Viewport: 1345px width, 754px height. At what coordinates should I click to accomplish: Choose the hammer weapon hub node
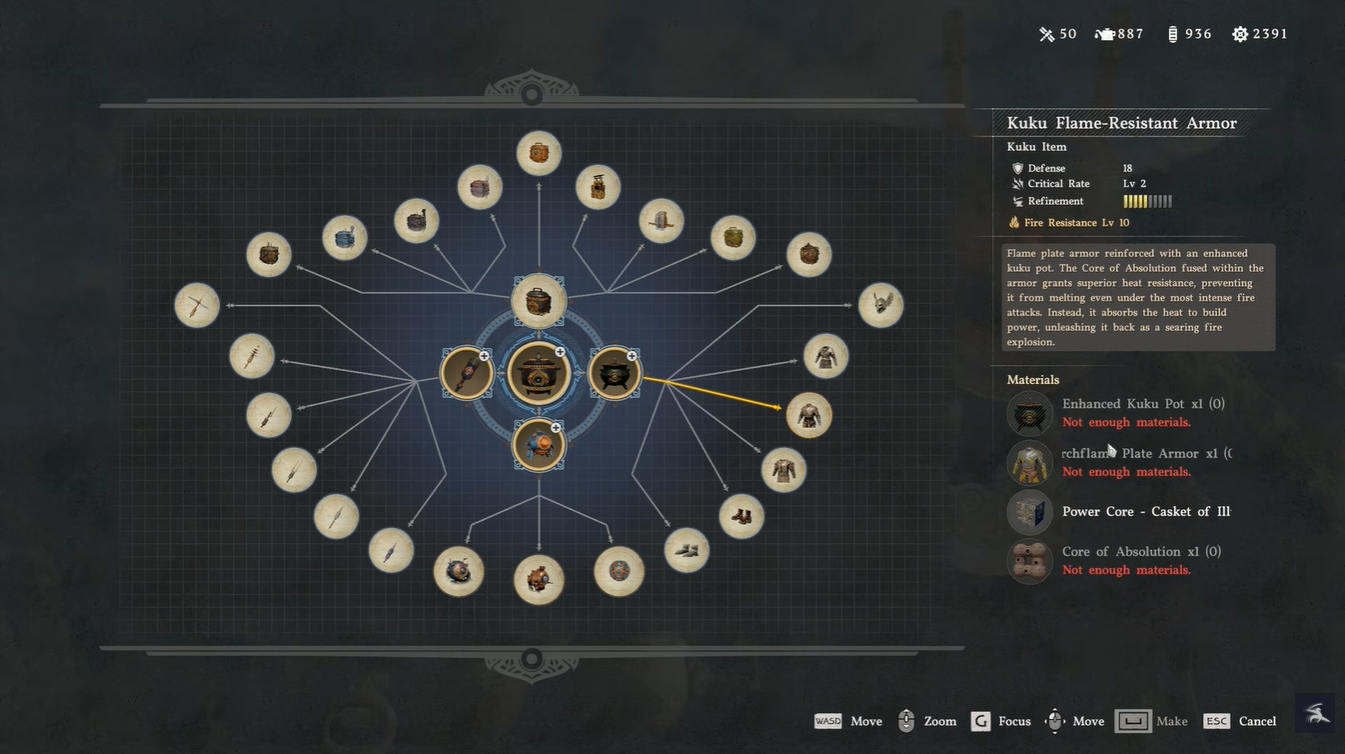point(466,373)
